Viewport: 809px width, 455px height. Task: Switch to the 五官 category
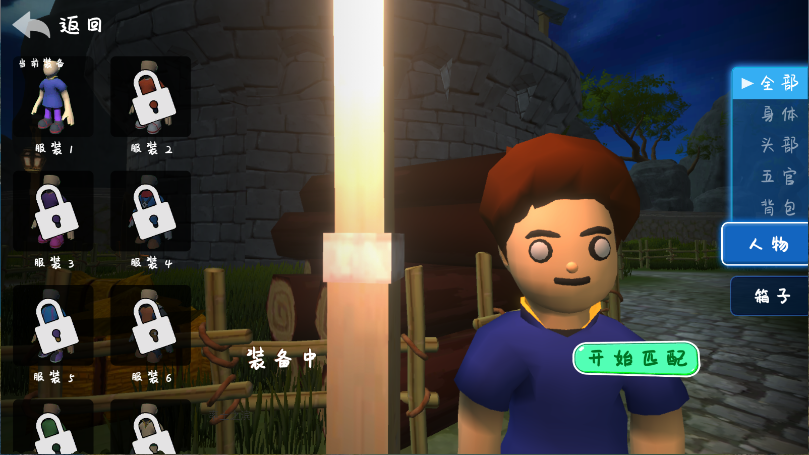779,177
